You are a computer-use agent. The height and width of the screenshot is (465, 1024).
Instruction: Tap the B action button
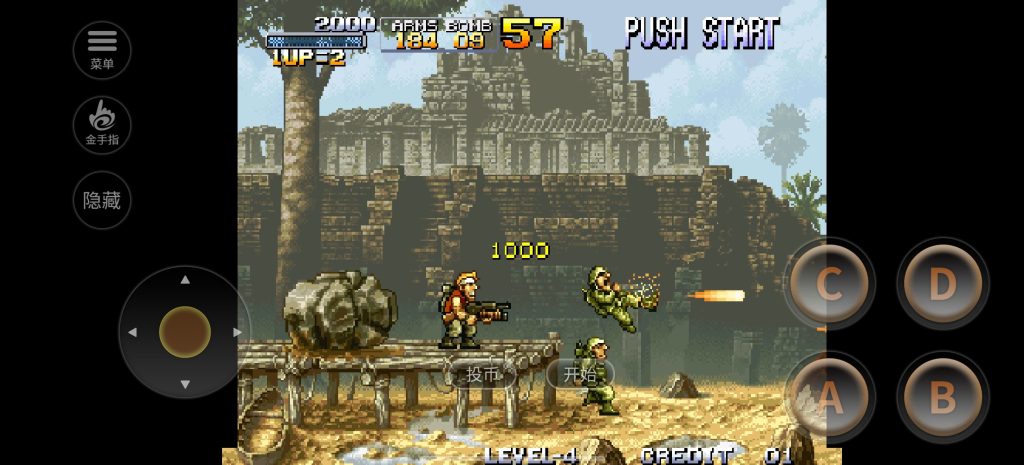942,398
